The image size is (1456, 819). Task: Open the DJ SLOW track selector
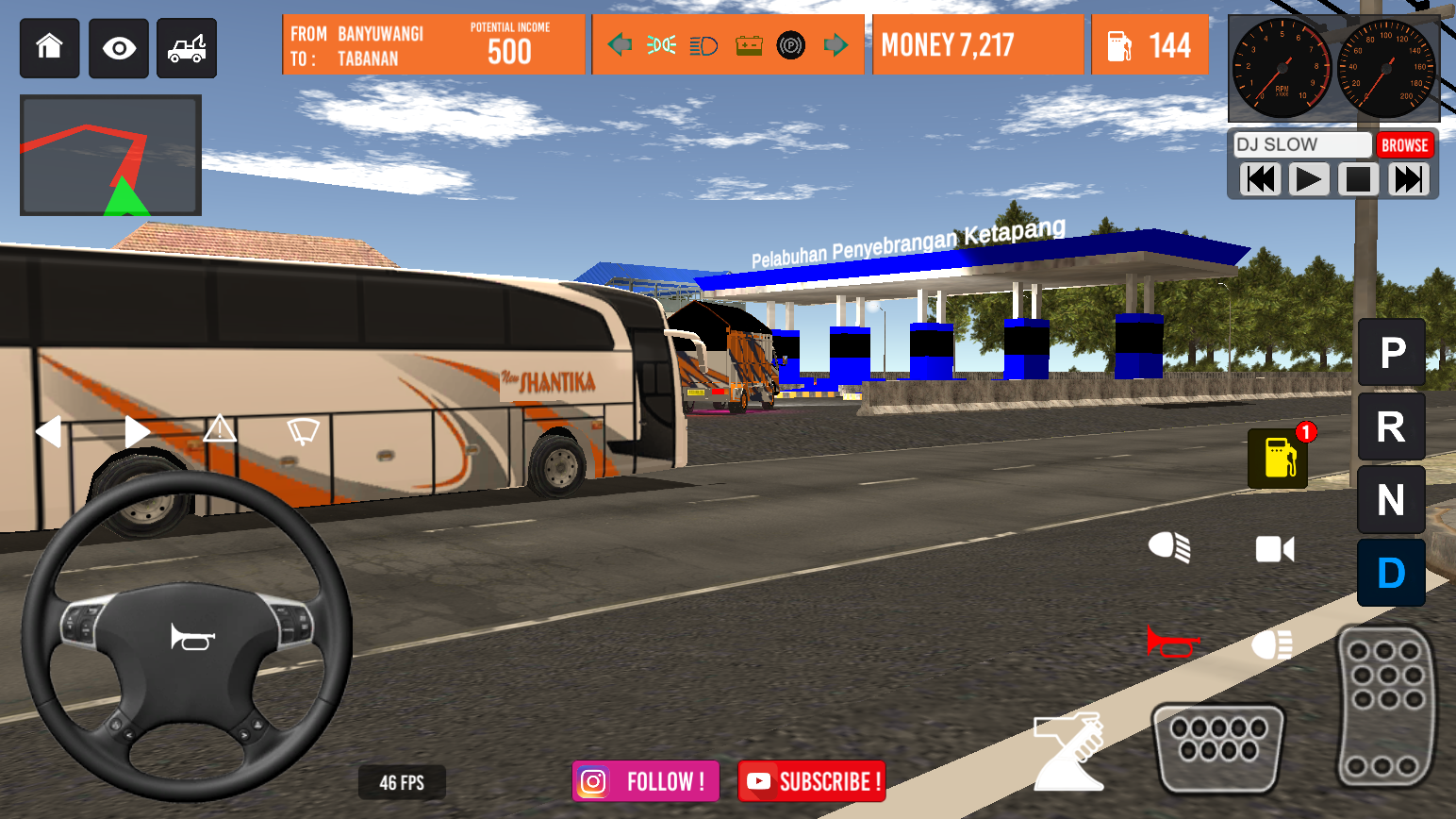coord(1301,144)
